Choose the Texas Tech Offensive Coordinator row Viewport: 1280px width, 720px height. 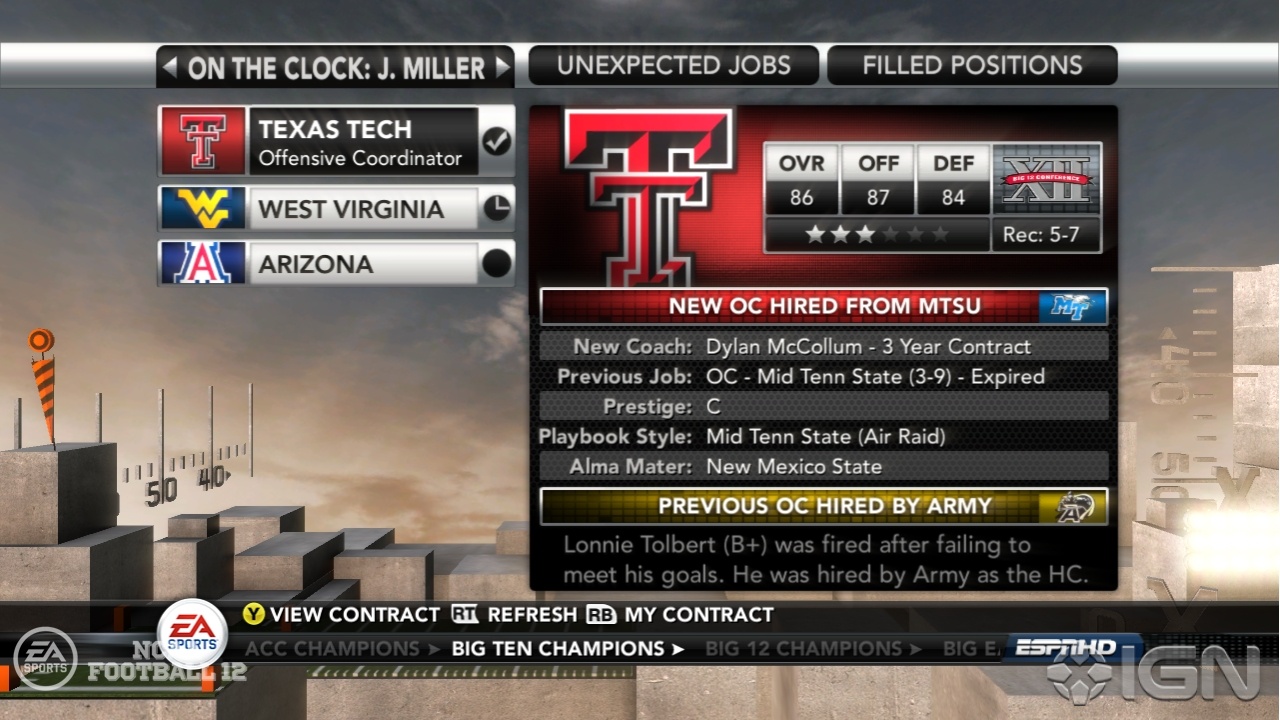point(336,141)
